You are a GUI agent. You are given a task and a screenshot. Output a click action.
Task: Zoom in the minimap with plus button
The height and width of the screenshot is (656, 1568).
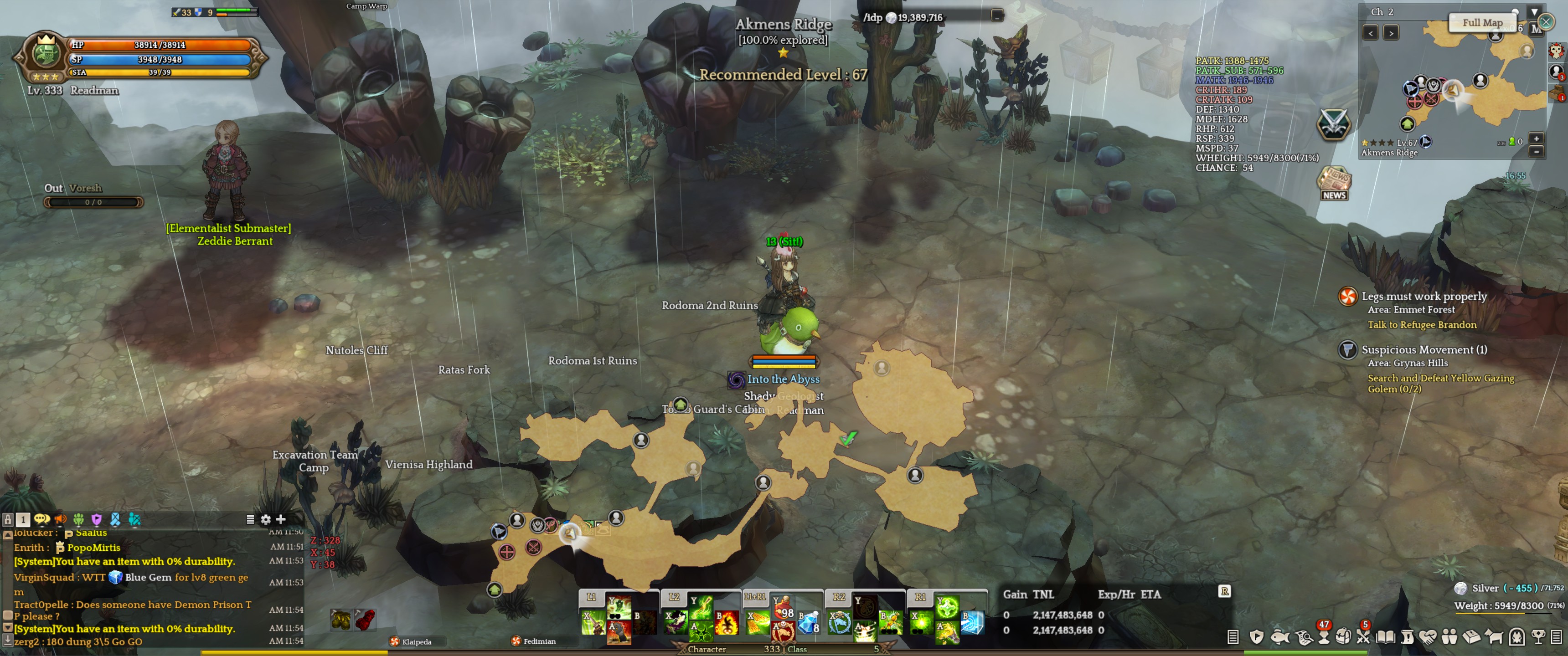click(1536, 139)
